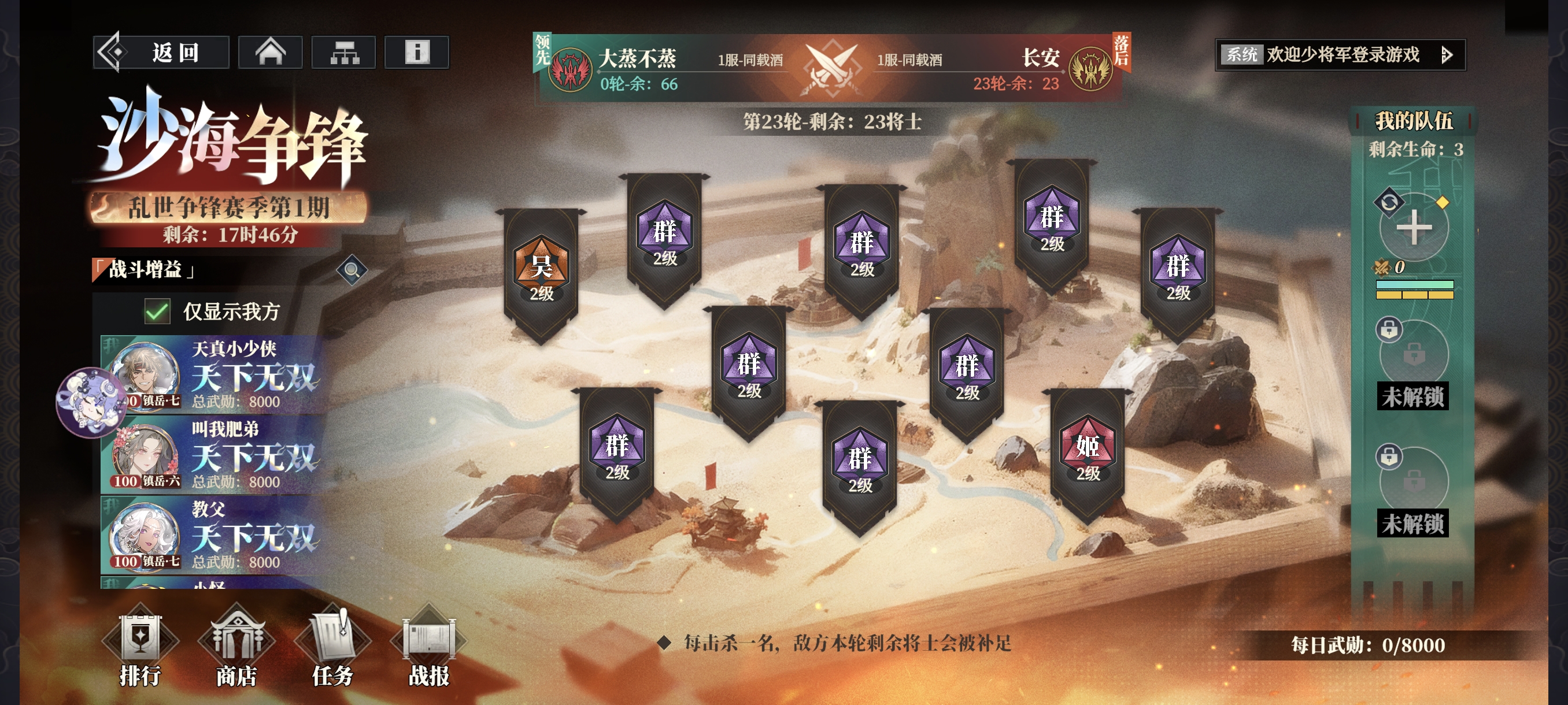Screen dimensions: 1568x705
Task: Tap the chibi character floating avatar
Action: coord(91,402)
